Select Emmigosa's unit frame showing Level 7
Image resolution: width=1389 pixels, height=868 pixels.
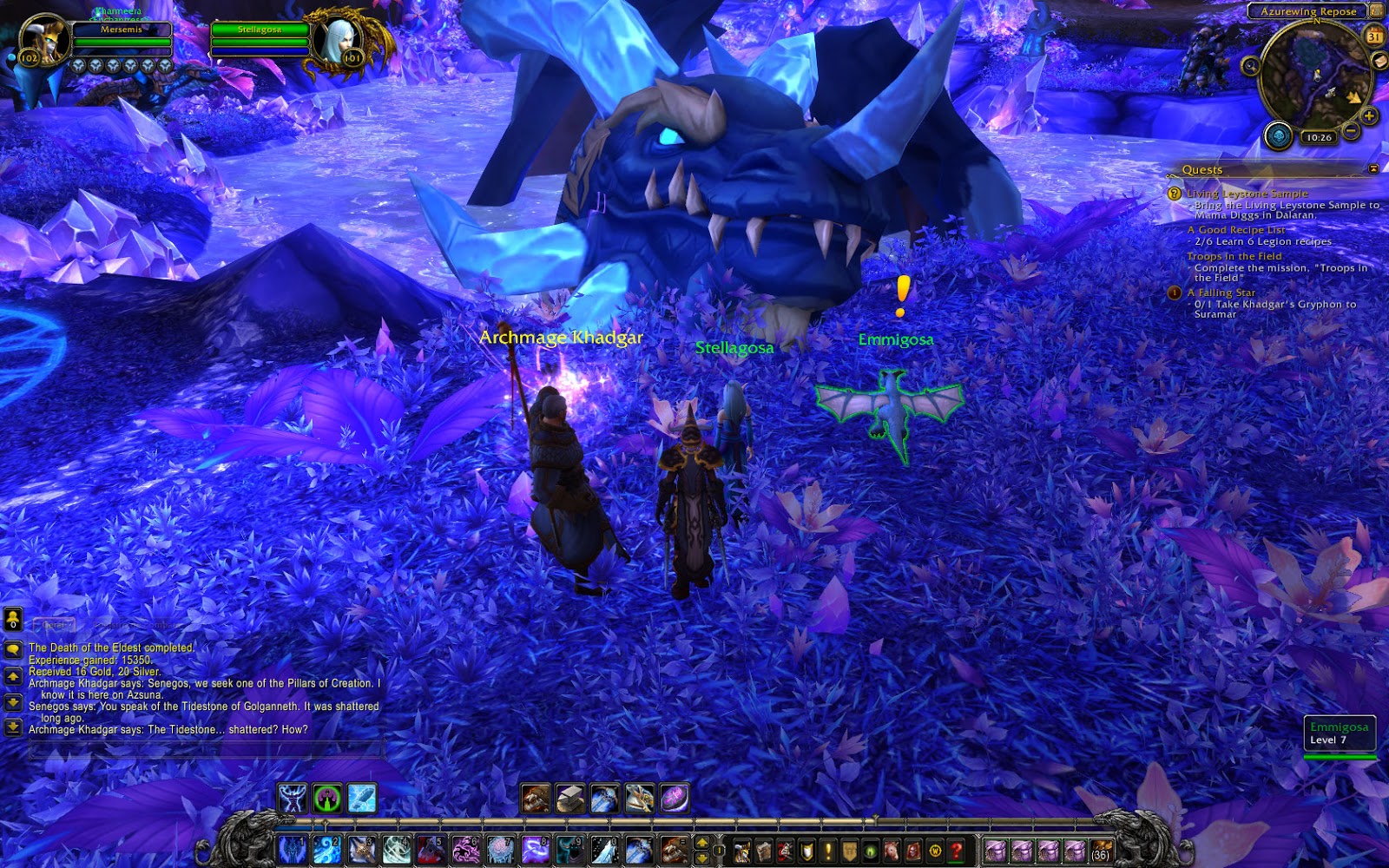[x=1341, y=733]
